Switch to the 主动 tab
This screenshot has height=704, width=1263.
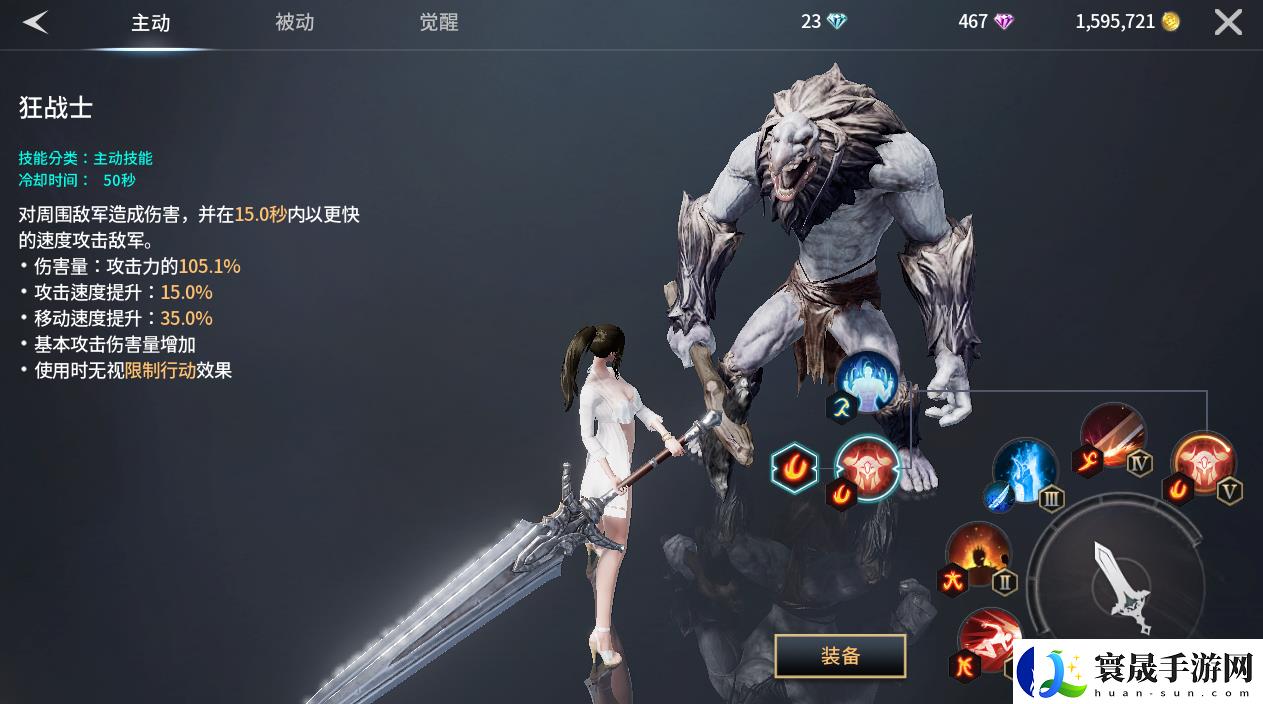151,23
